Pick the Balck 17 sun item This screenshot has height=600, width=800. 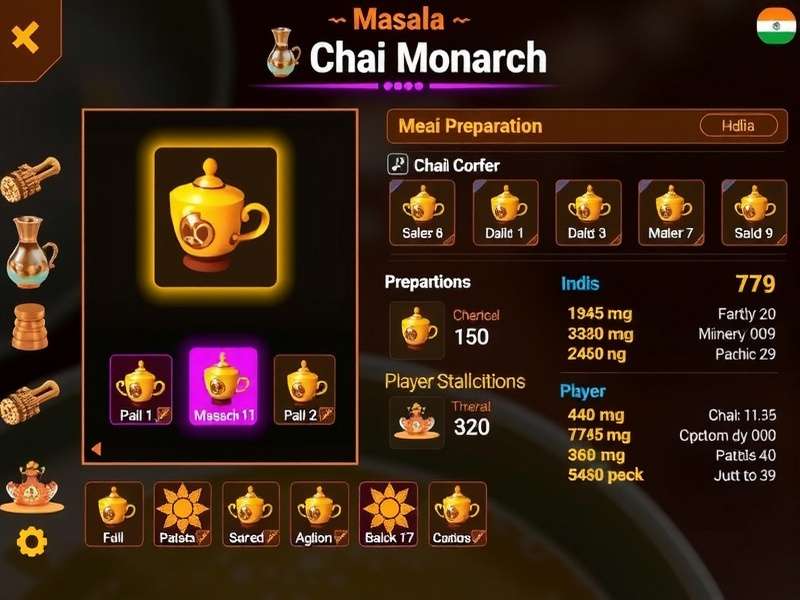388,514
